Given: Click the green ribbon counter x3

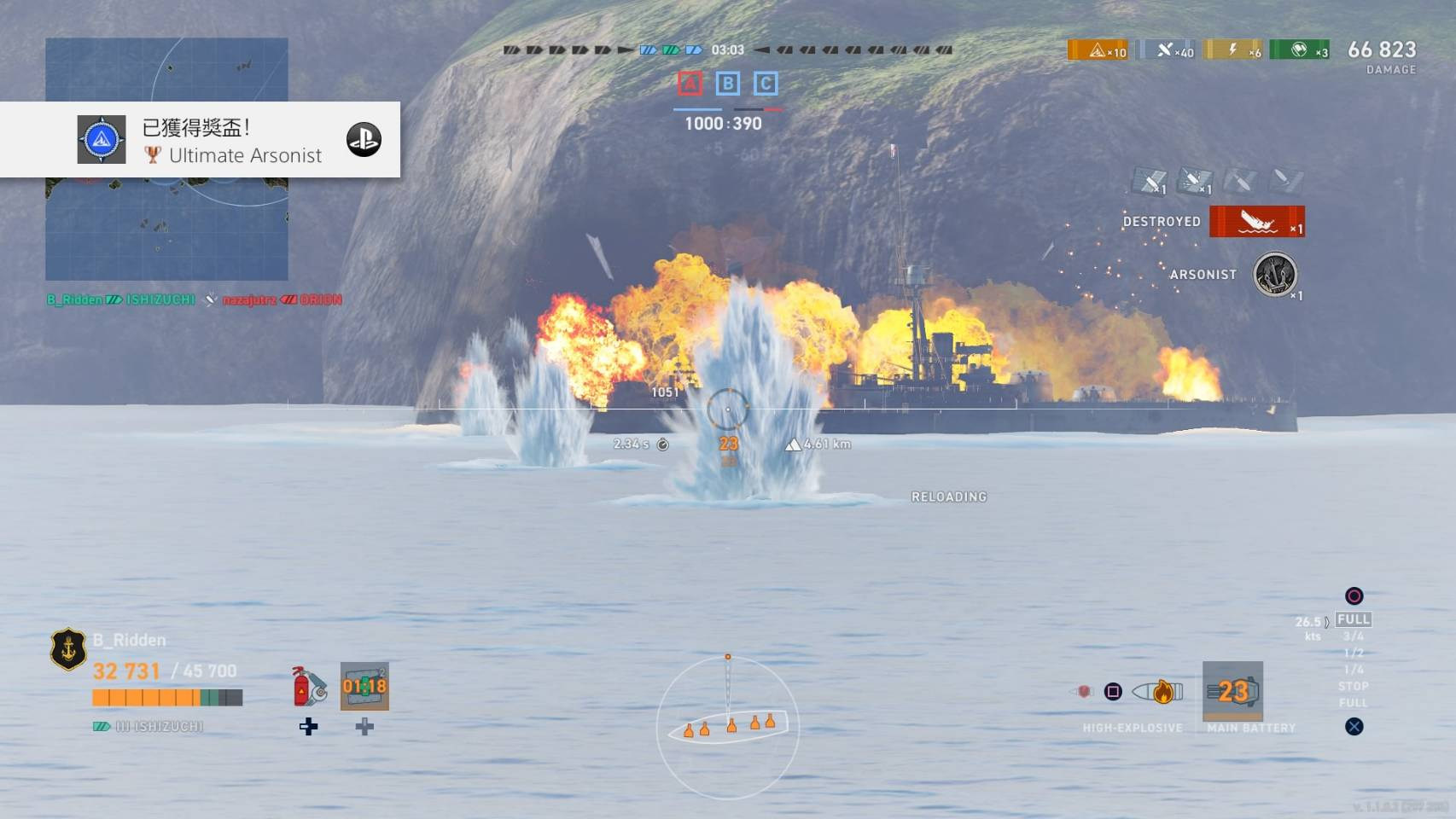Looking at the screenshot, I should 1299,50.
